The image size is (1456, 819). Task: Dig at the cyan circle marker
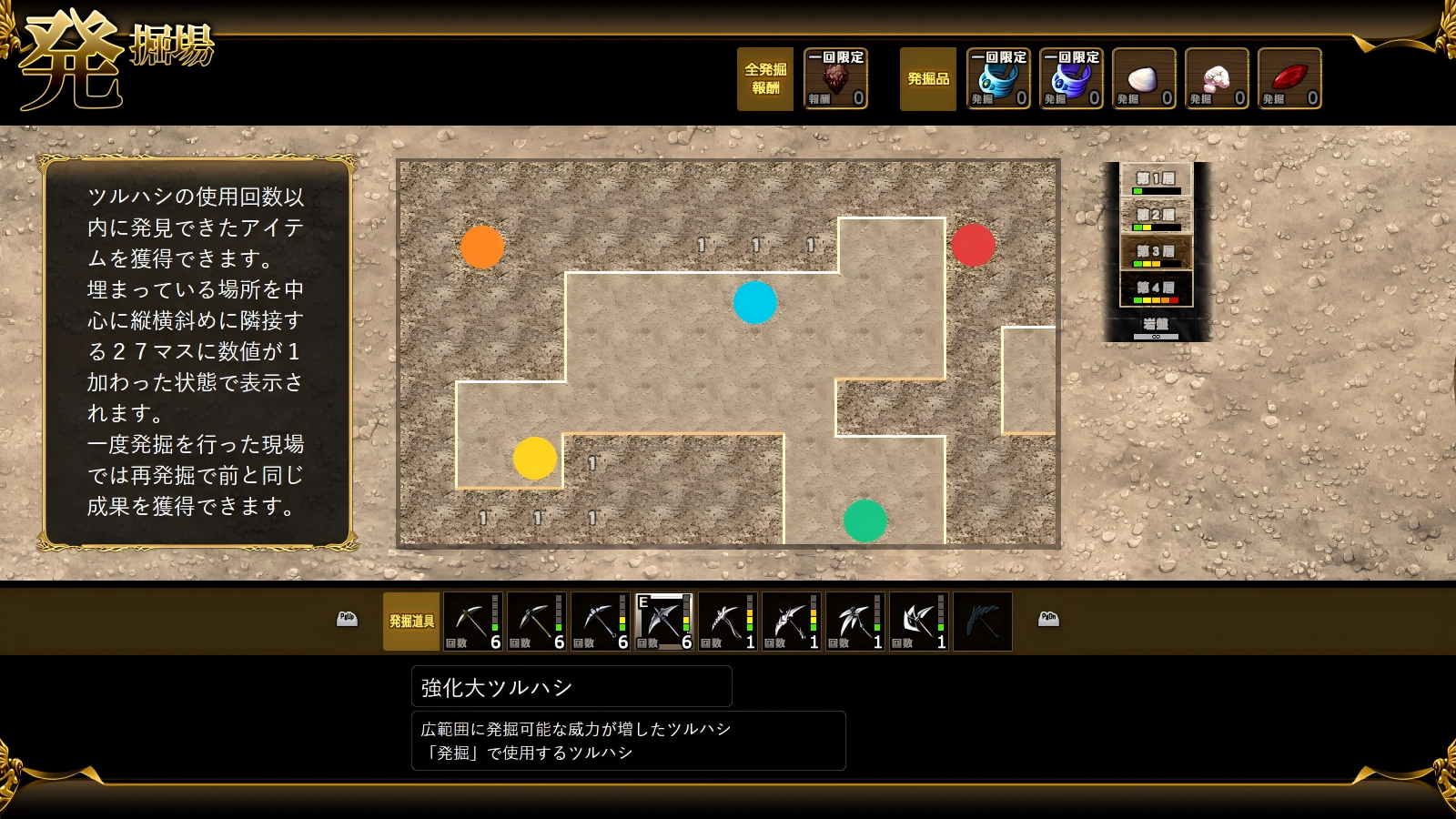point(755,303)
